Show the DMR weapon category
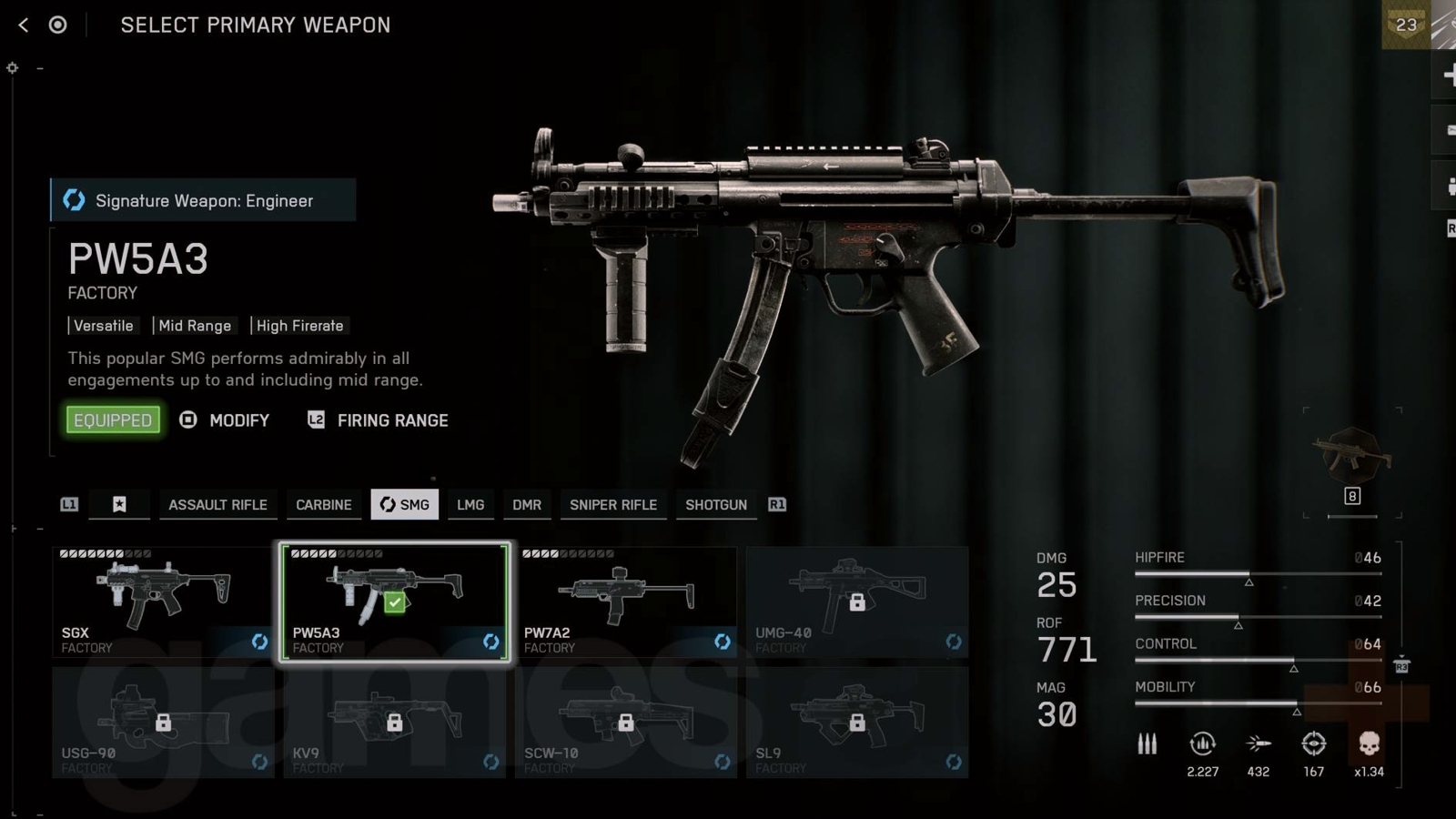This screenshot has height=819, width=1456. (527, 505)
